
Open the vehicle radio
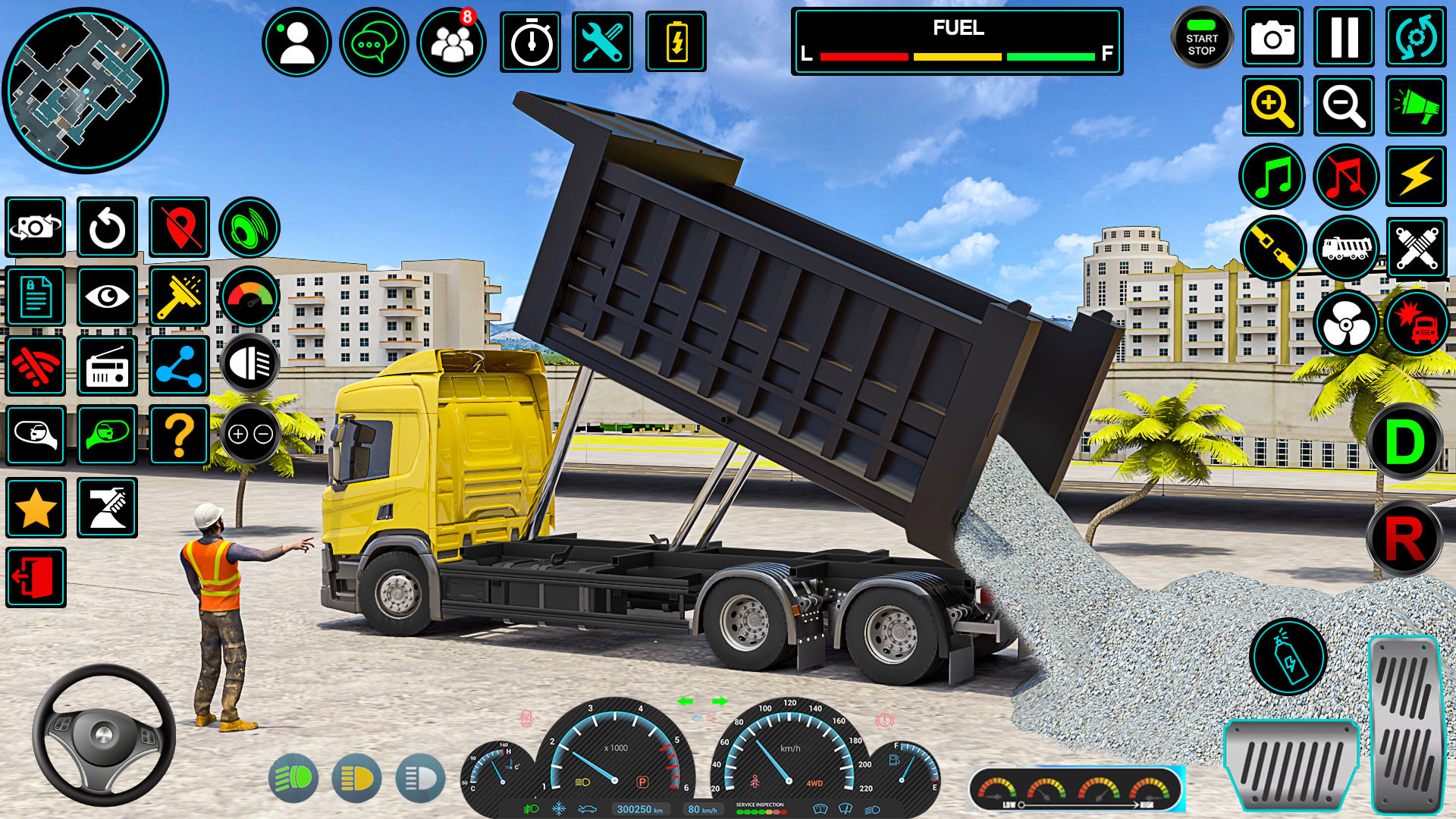pos(107,366)
